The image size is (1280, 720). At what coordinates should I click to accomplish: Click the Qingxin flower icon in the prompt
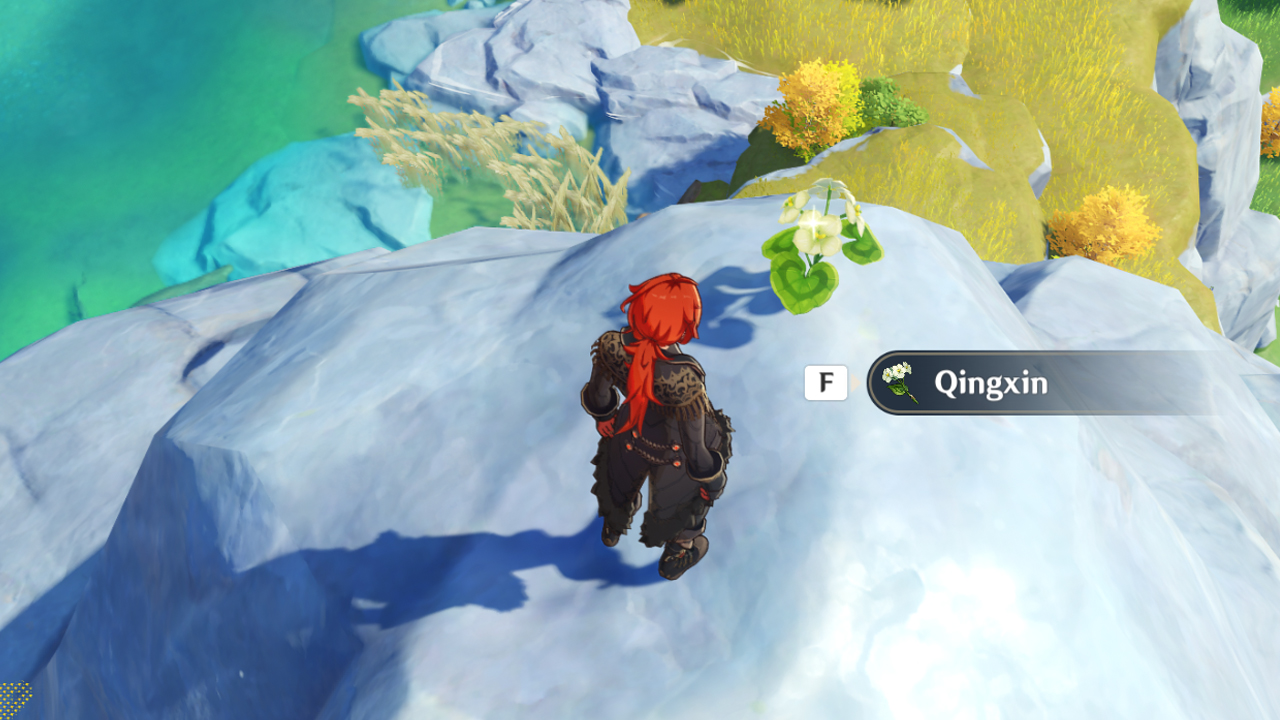click(899, 381)
